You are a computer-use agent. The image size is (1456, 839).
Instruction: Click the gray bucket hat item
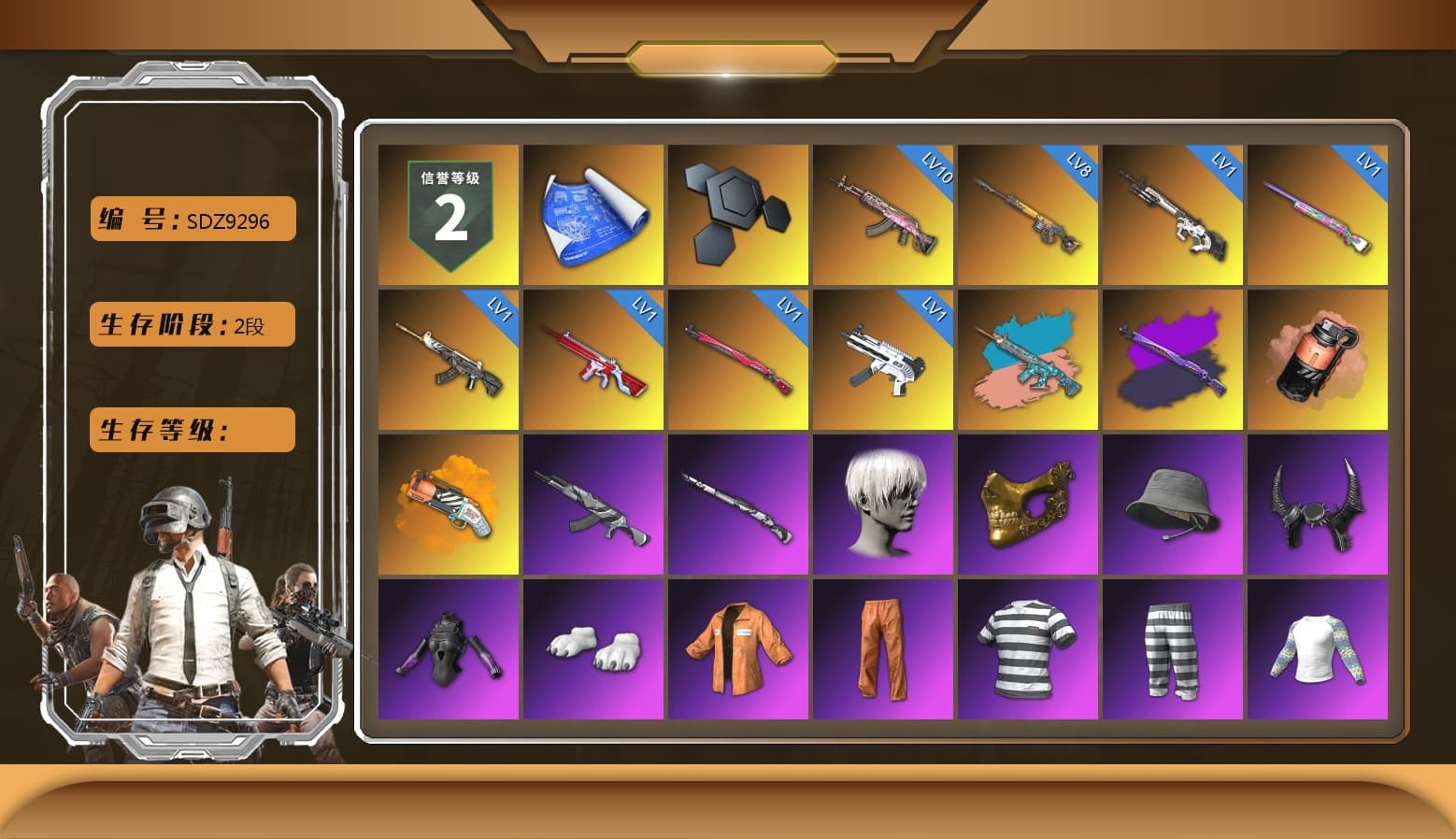point(1173,505)
